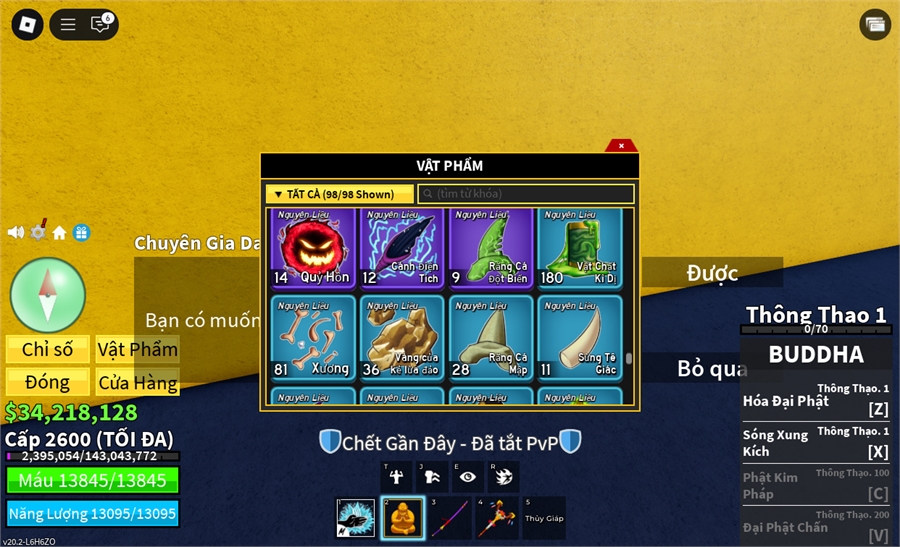This screenshot has width=900, height=547.
Task: Open the Chỉ số stats menu
Action: [48, 349]
